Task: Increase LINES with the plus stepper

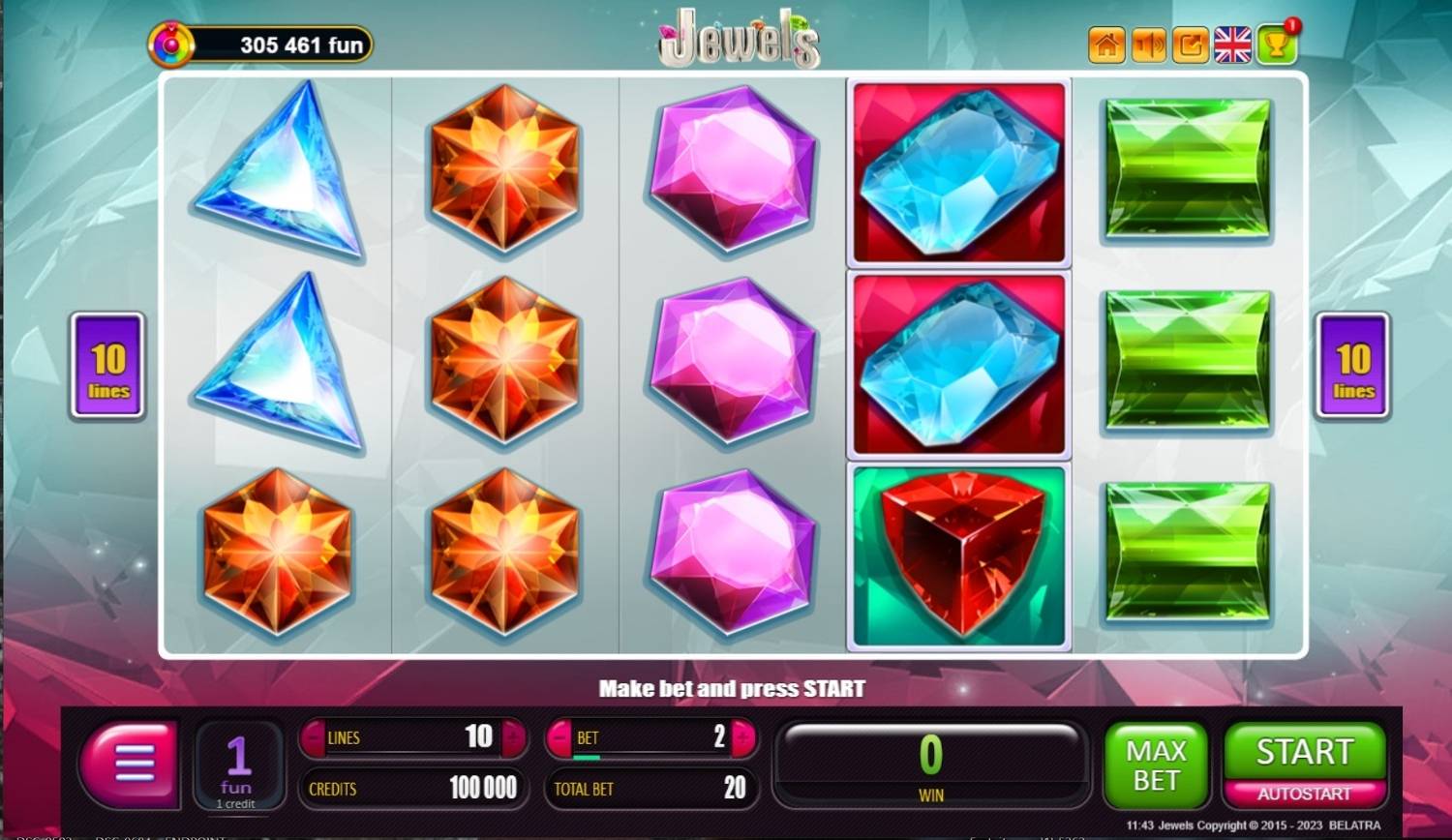Action: tap(514, 737)
